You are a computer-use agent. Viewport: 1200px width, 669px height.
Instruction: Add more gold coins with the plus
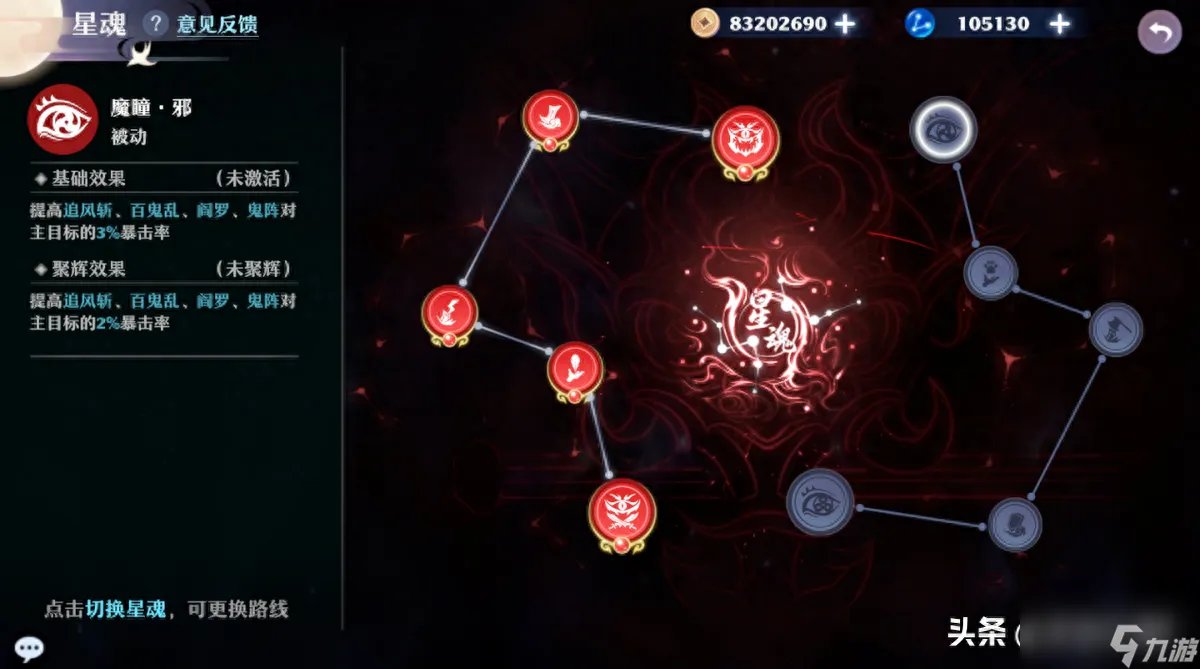coord(846,23)
